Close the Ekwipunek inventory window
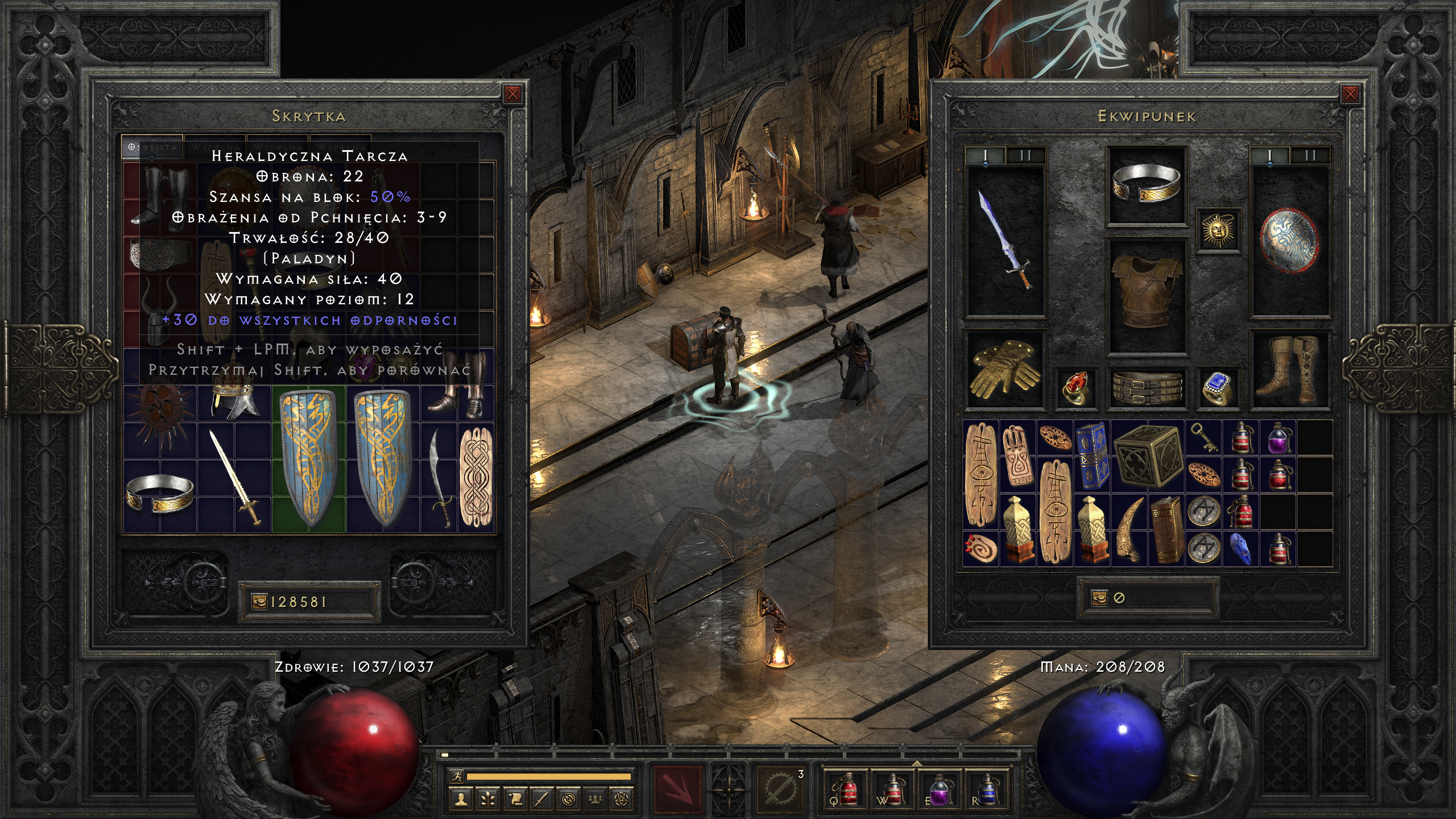Screen dimensions: 1456x819 click(x=1350, y=94)
